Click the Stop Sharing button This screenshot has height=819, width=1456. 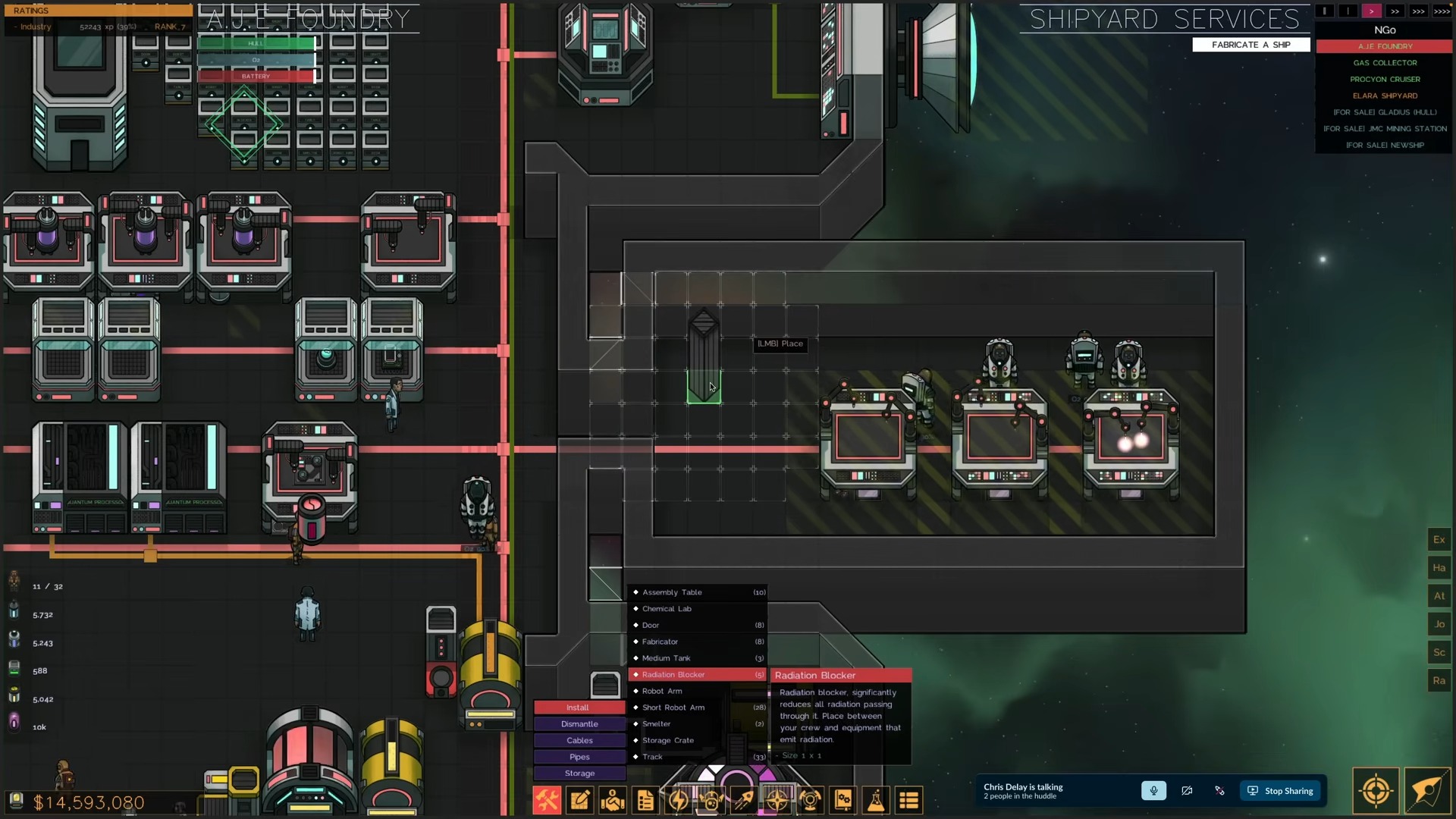coord(1281,791)
